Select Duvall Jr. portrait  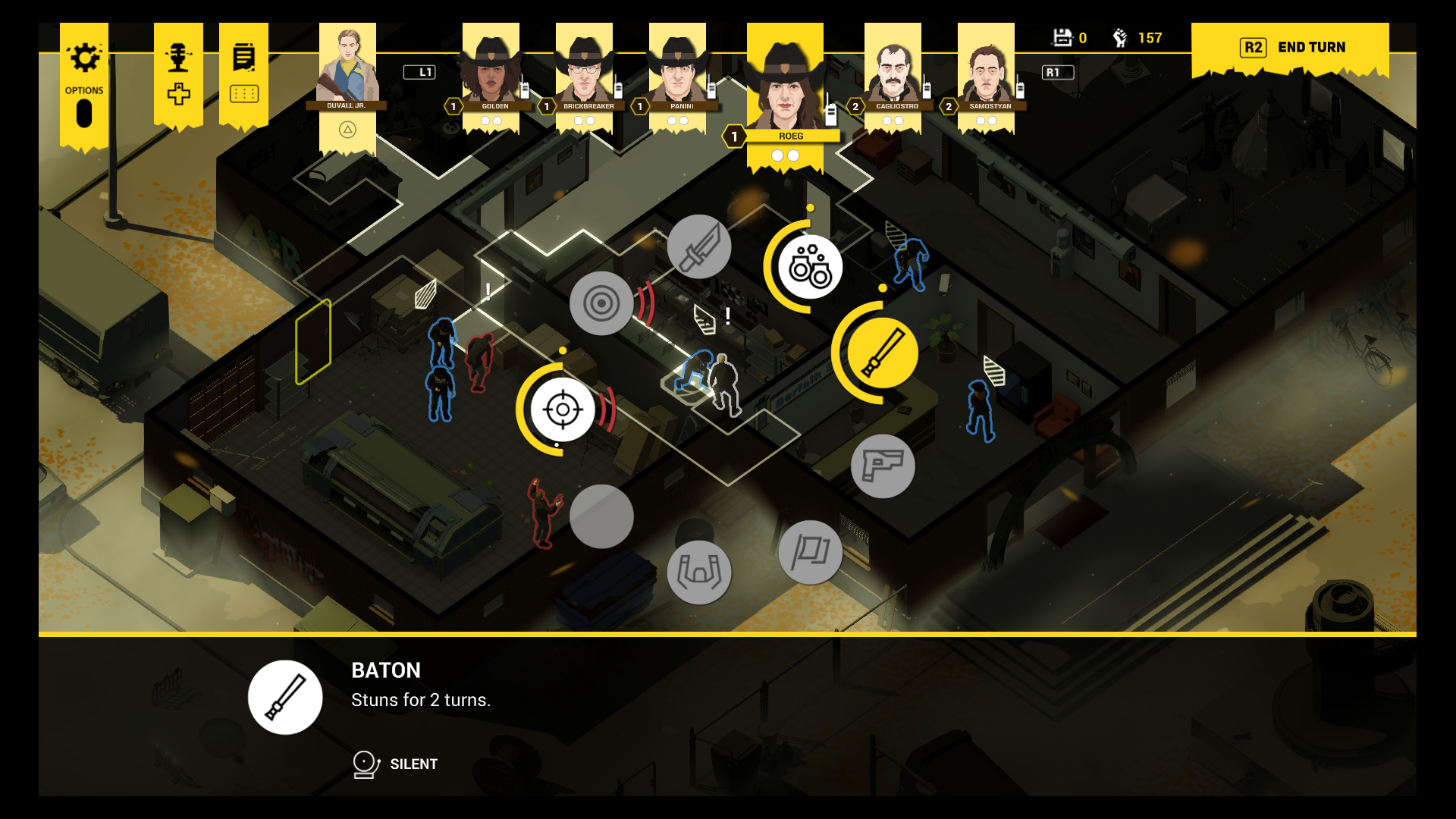point(347,68)
